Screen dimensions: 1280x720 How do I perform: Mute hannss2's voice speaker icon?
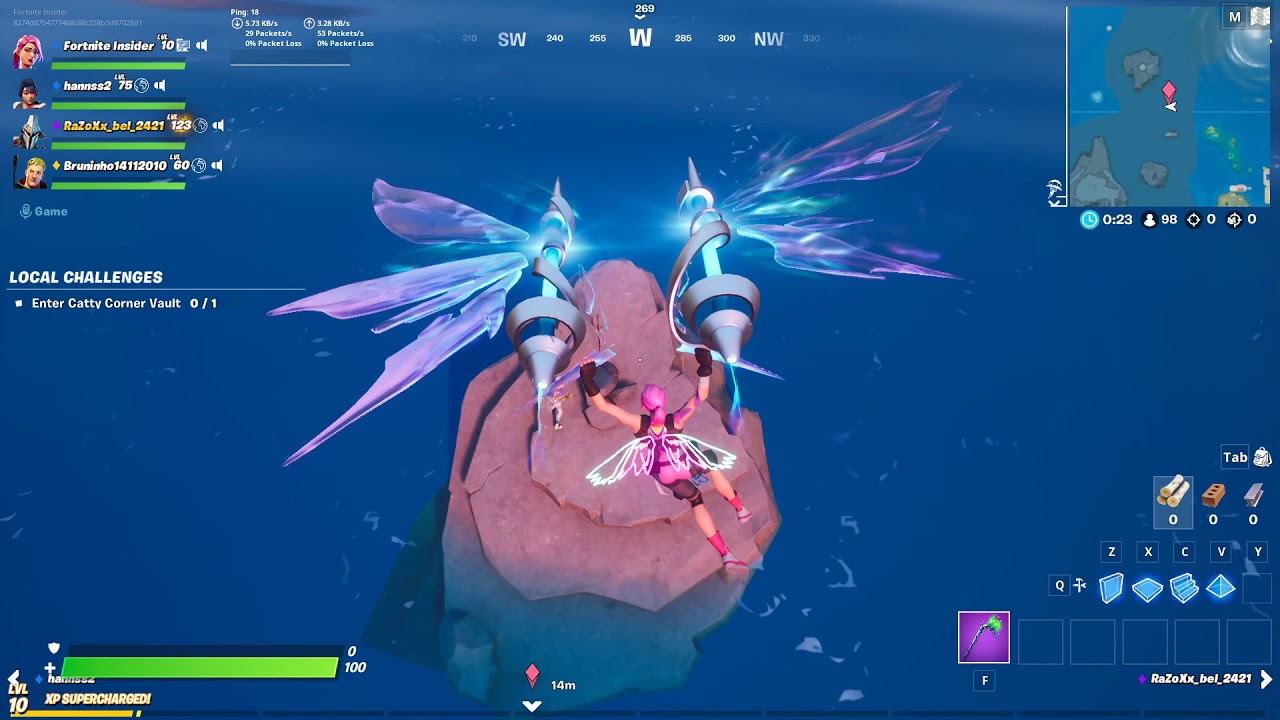click(x=159, y=85)
